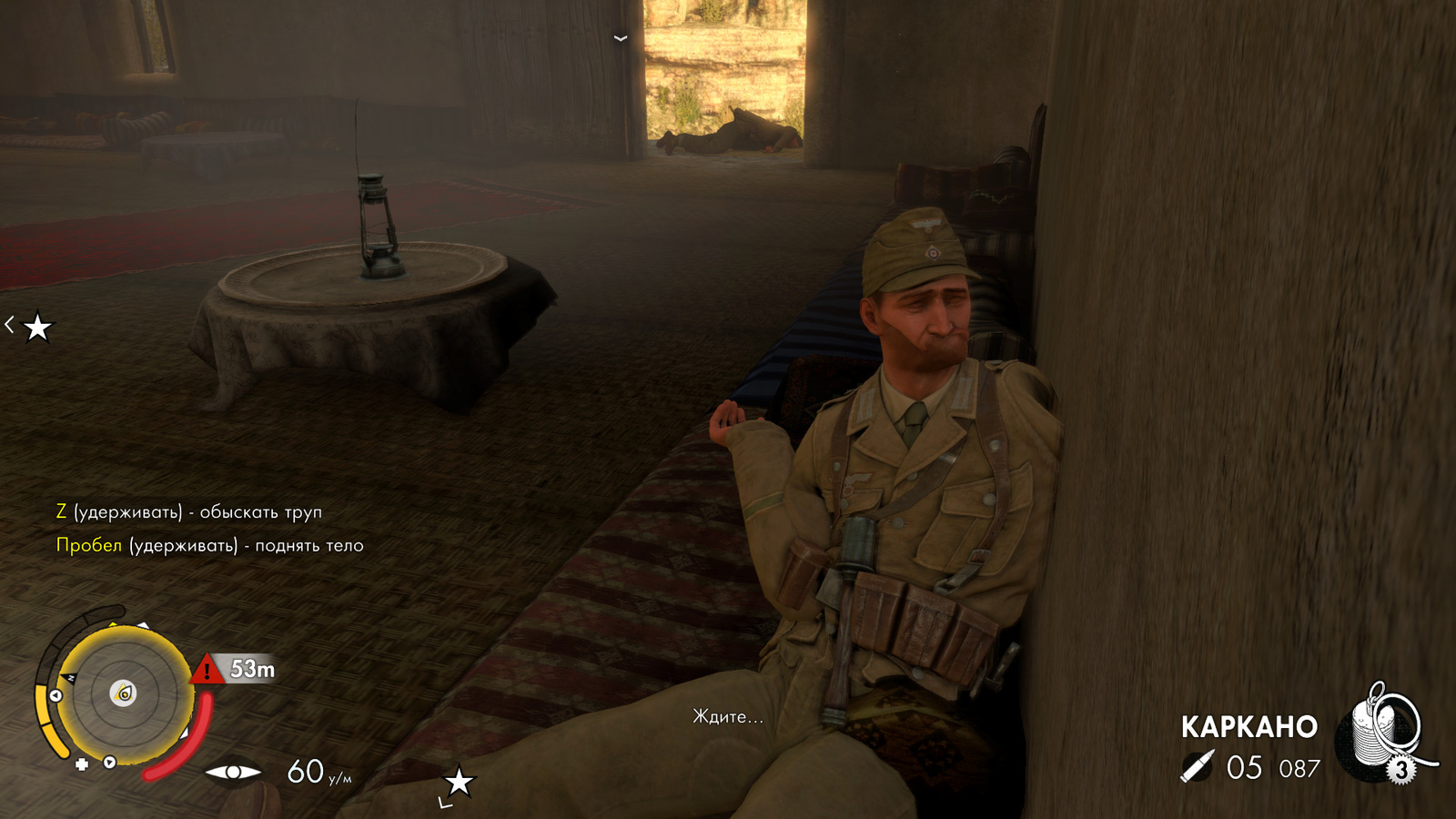
Task: Select the Каркано weapon label
Action: click(x=1249, y=727)
